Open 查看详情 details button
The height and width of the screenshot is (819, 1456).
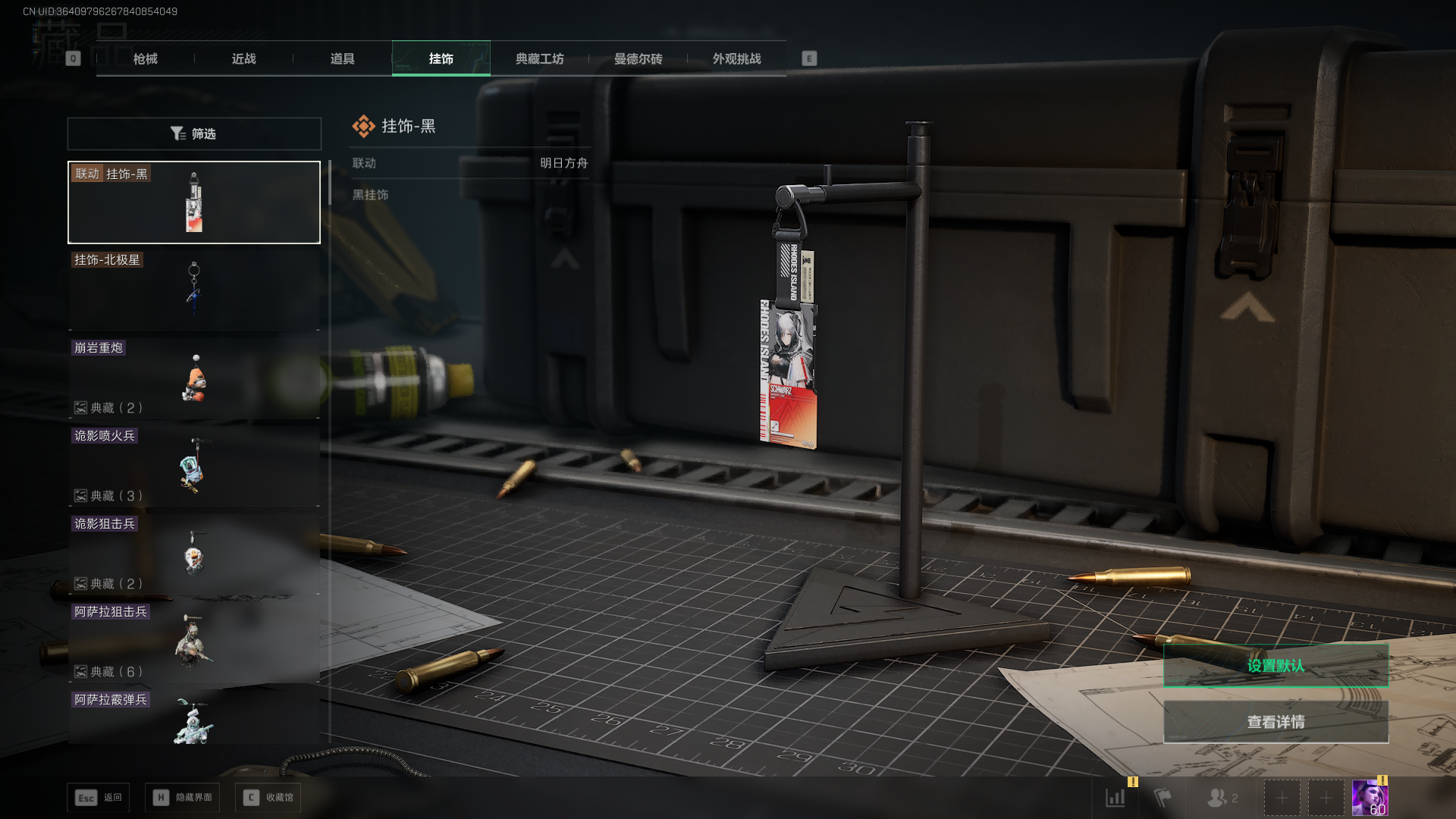(x=1276, y=722)
